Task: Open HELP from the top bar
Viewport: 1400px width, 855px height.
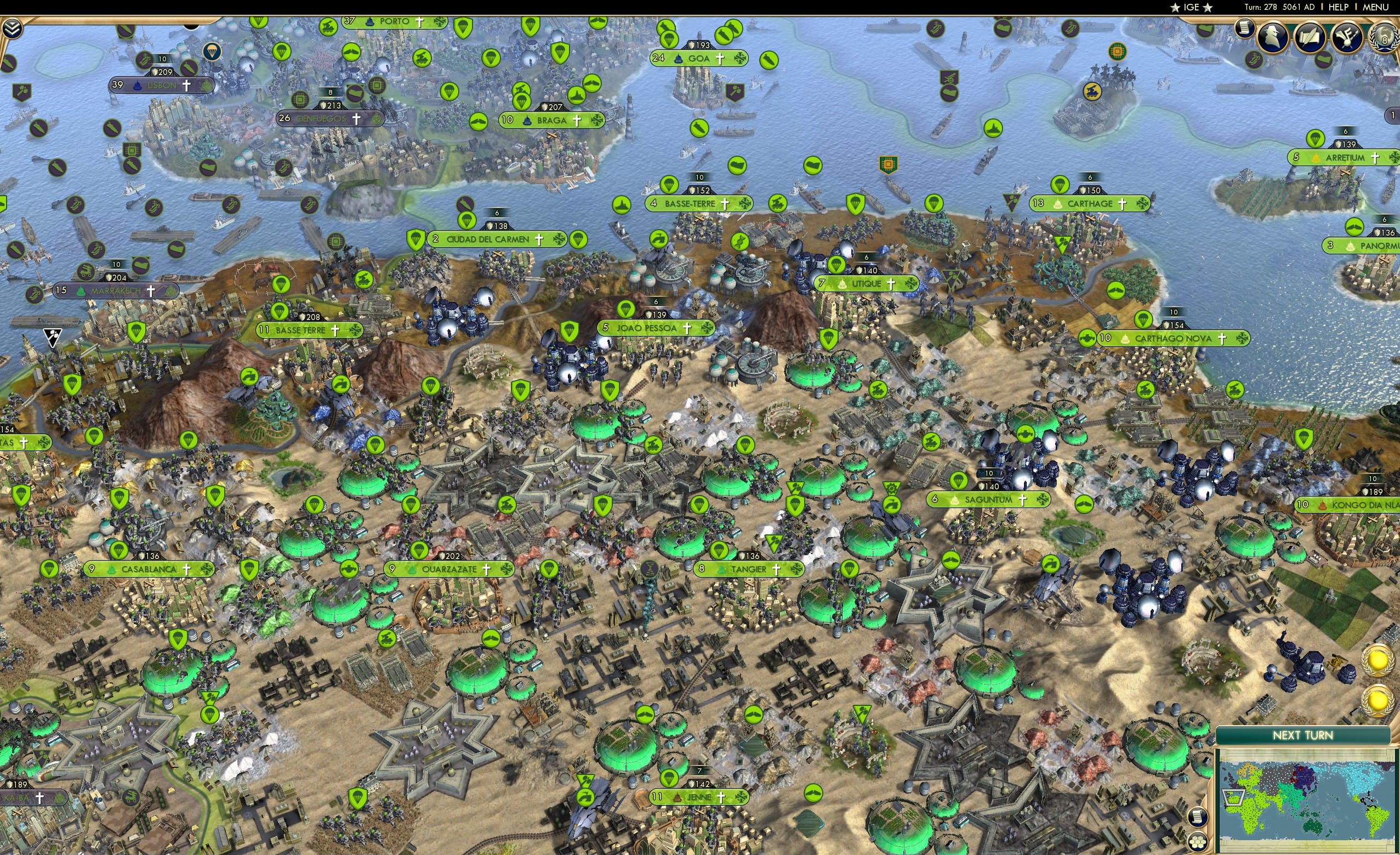Action: click(1339, 7)
